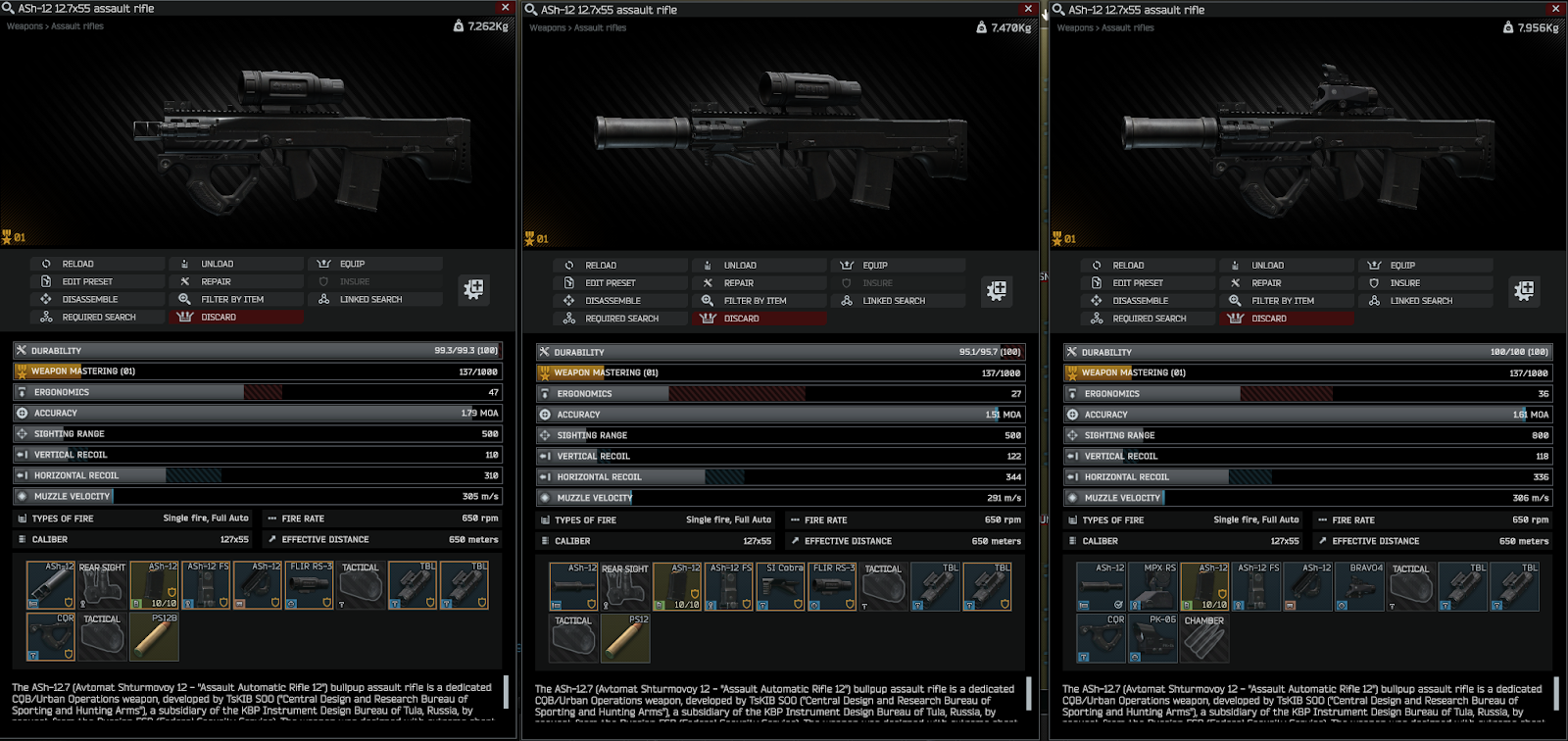Select the SI Cobra mod slot

coord(780,586)
